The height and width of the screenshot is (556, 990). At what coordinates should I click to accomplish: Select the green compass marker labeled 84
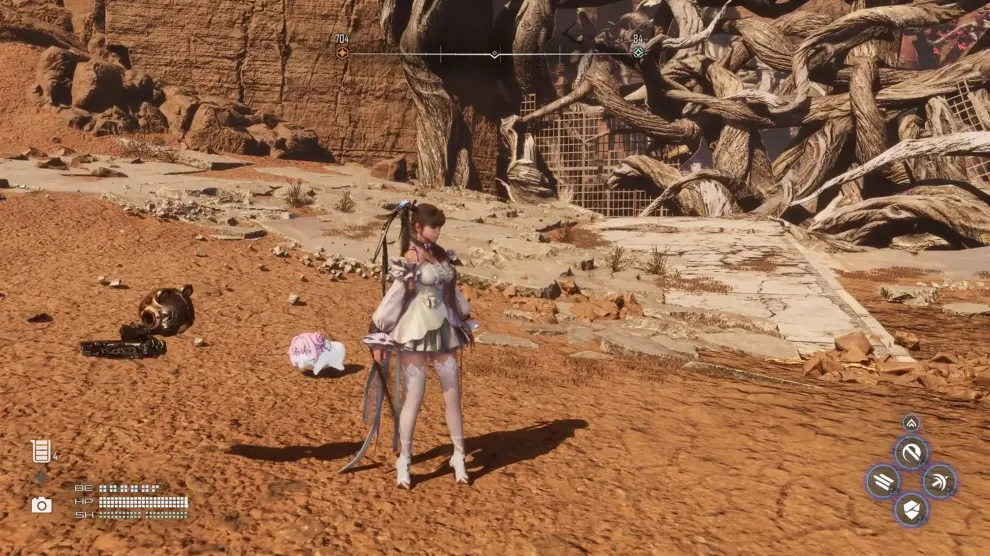tap(638, 52)
